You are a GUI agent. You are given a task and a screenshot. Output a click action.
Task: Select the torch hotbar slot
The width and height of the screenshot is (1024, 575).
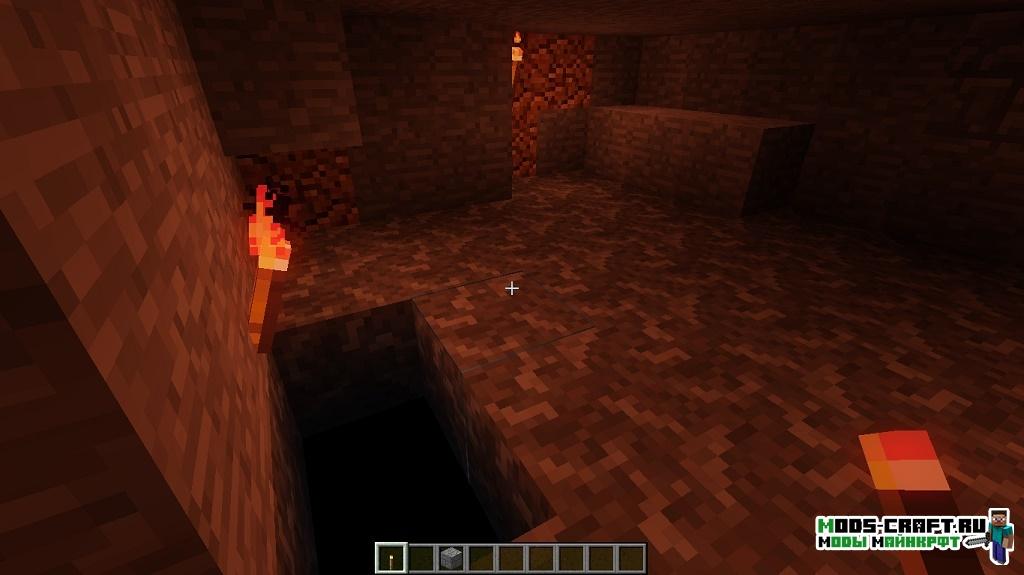coord(391,557)
